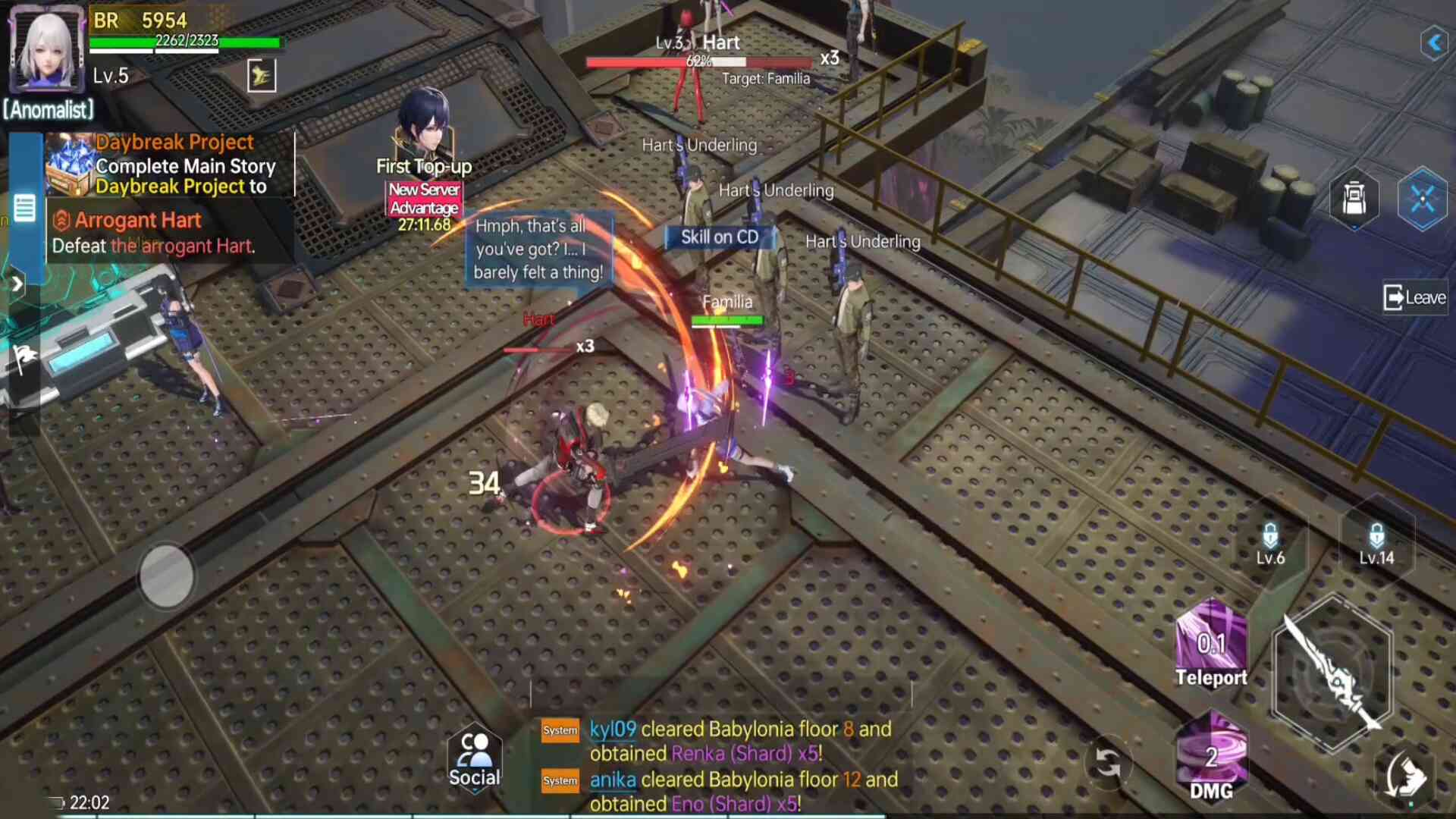This screenshot has height=819, width=1456.
Task: Click the buff status icon beside level
Action: [x=262, y=76]
